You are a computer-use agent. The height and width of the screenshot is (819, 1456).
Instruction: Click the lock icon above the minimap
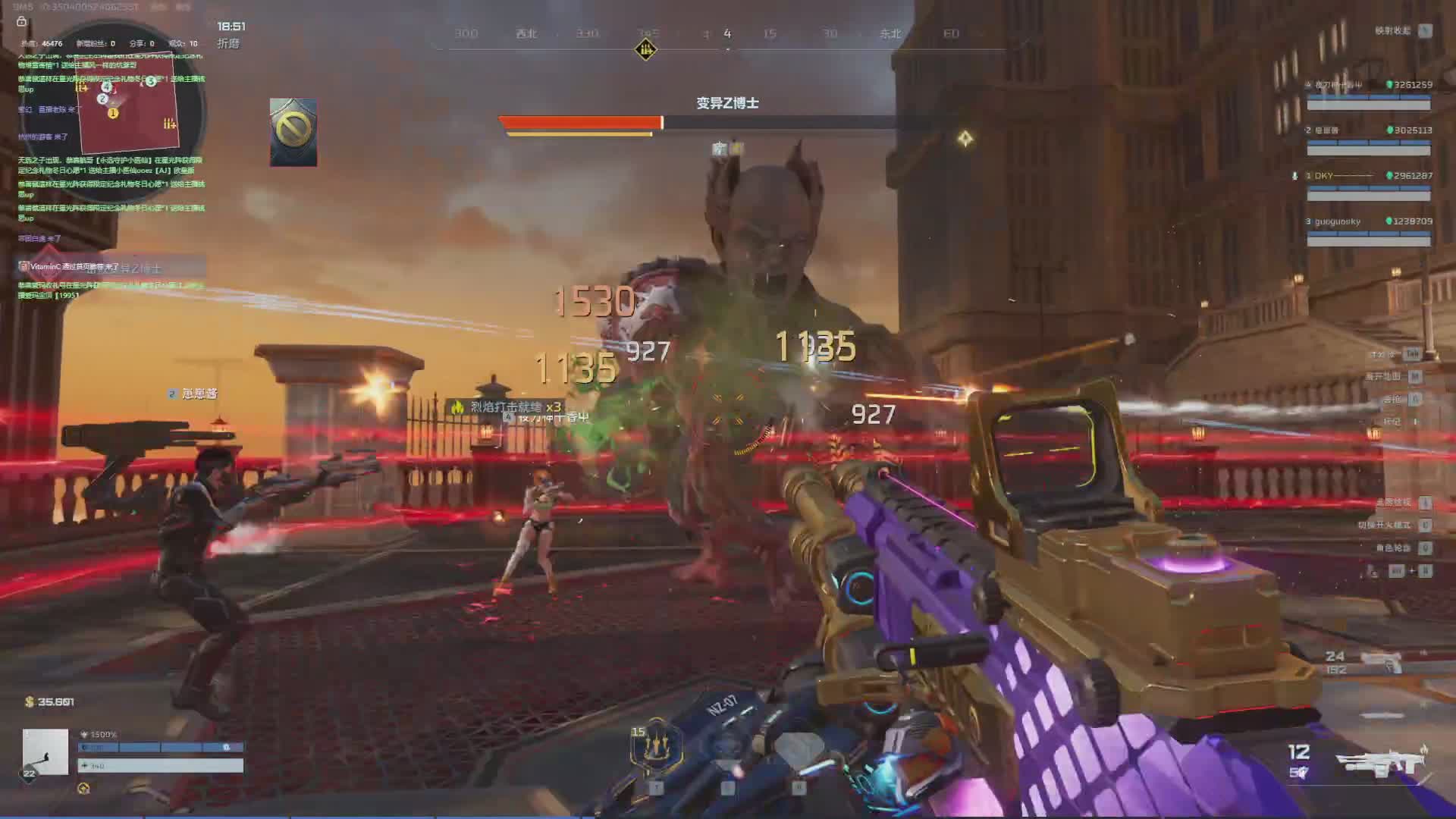click(21, 21)
